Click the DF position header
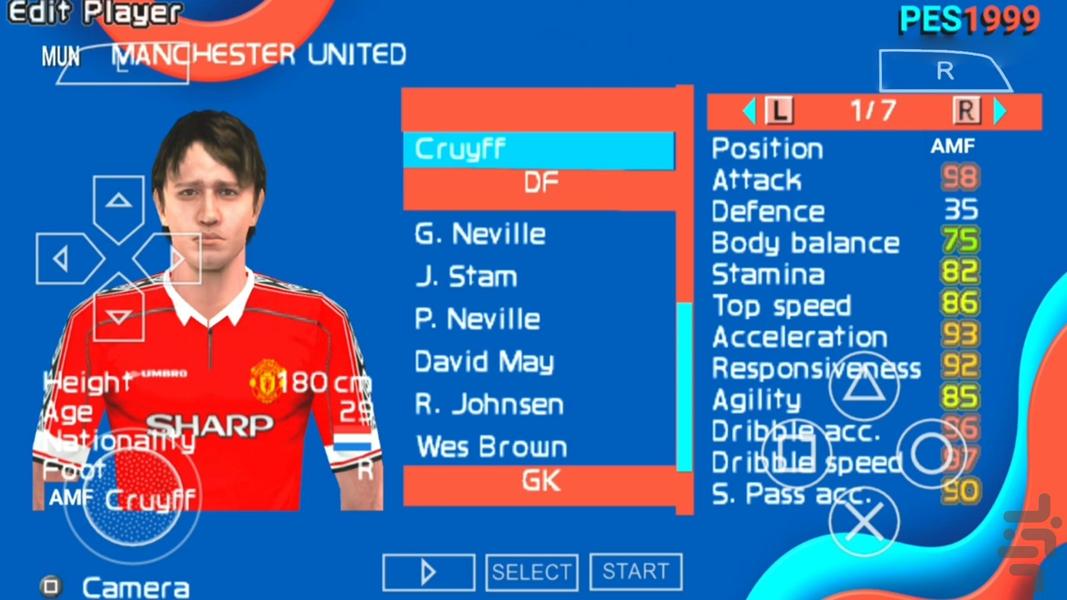Screen dimensions: 1067x600 point(540,184)
